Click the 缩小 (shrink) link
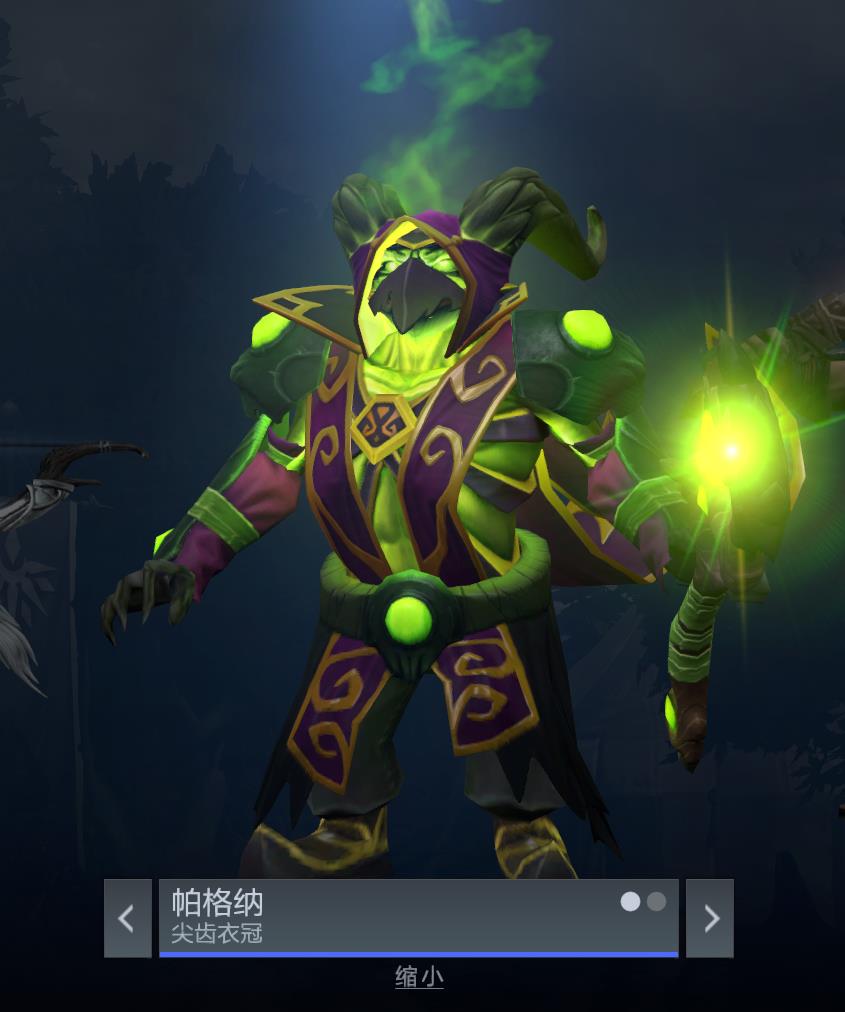Screen dimensions: 845x1012 coord(419,977)
